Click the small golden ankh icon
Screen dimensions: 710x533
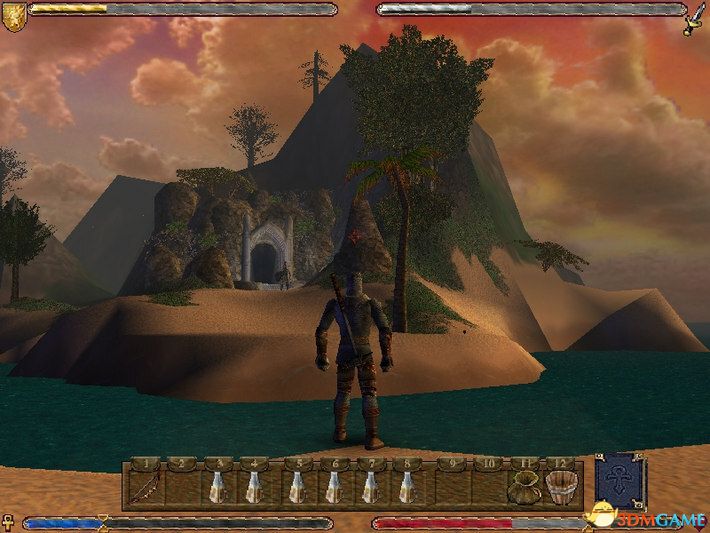tap(8, 521)
